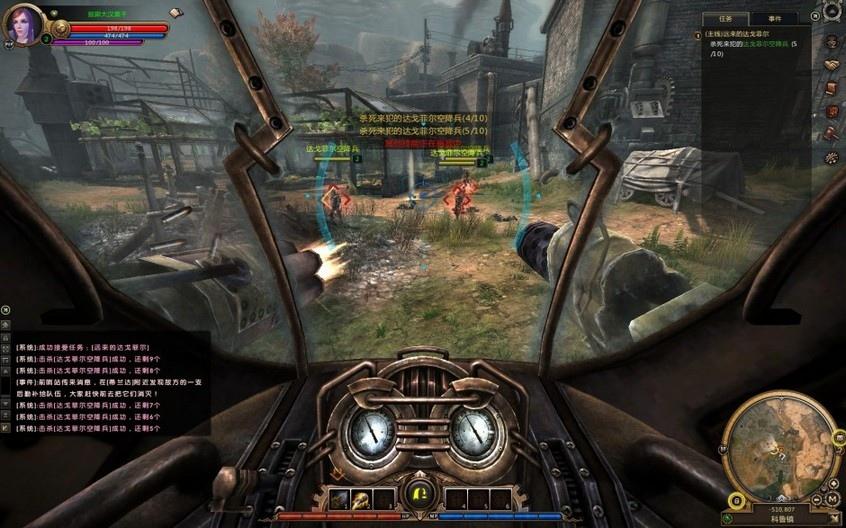
Task: Open the 事件 events tab
Action: coord(775,19)
